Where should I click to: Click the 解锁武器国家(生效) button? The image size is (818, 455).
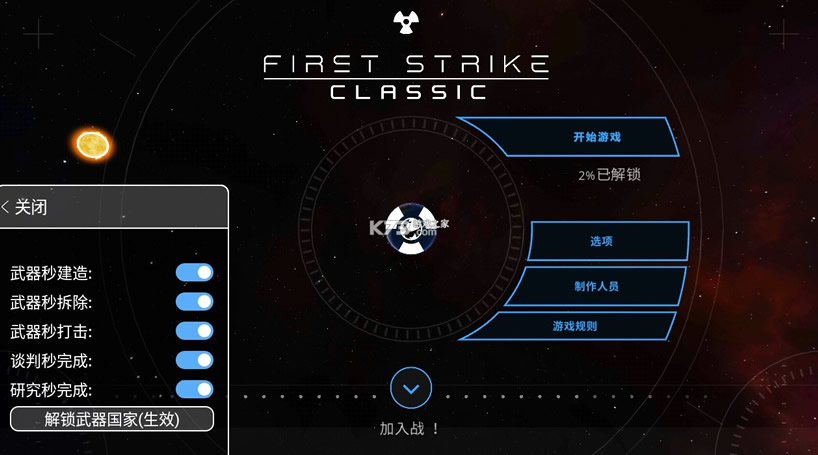click(112, 419)
